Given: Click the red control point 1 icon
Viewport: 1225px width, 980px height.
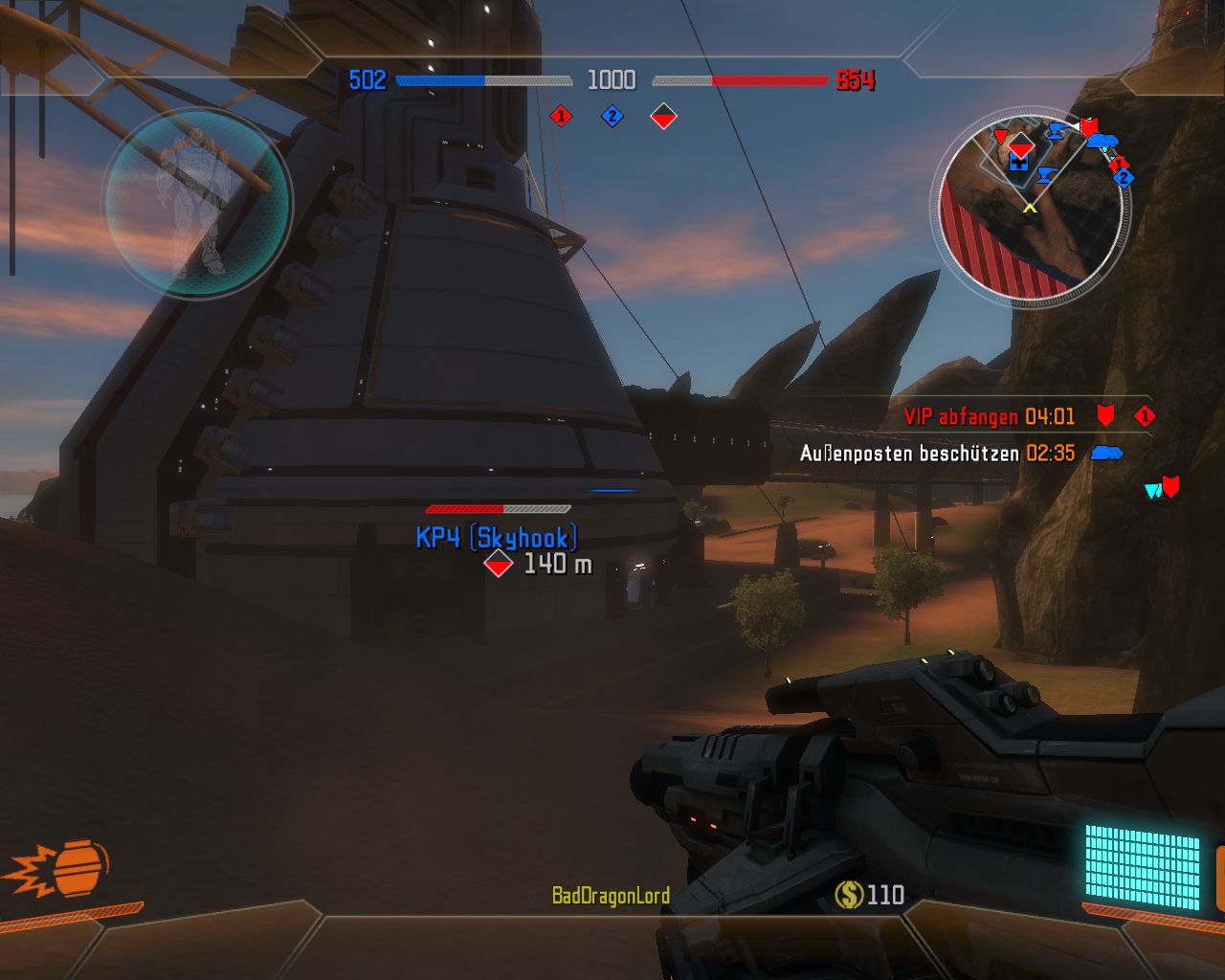Looking at the screenshot, I should tap(561, 116).
